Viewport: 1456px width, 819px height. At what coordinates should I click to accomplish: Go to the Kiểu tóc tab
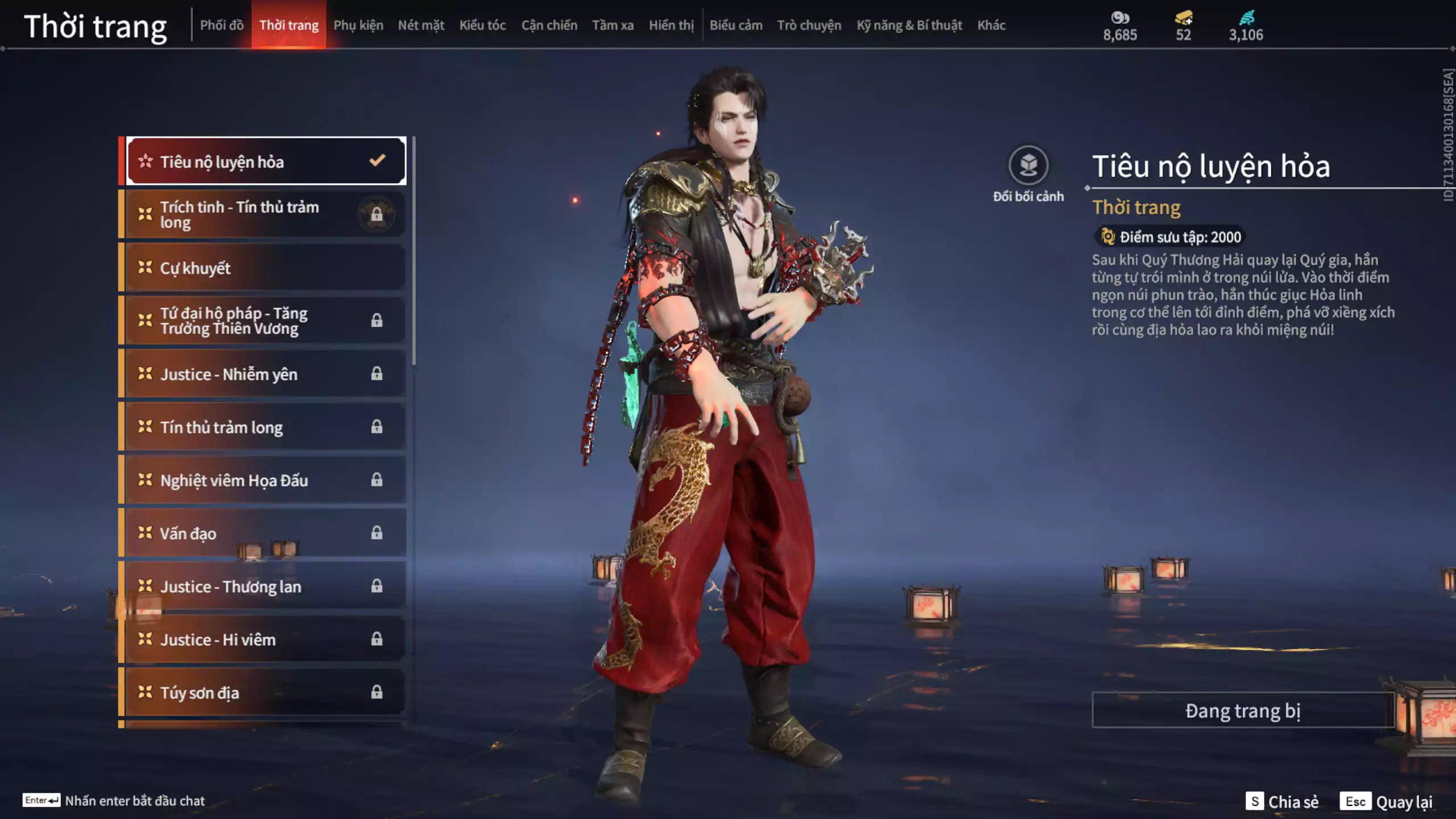(482, 25)
